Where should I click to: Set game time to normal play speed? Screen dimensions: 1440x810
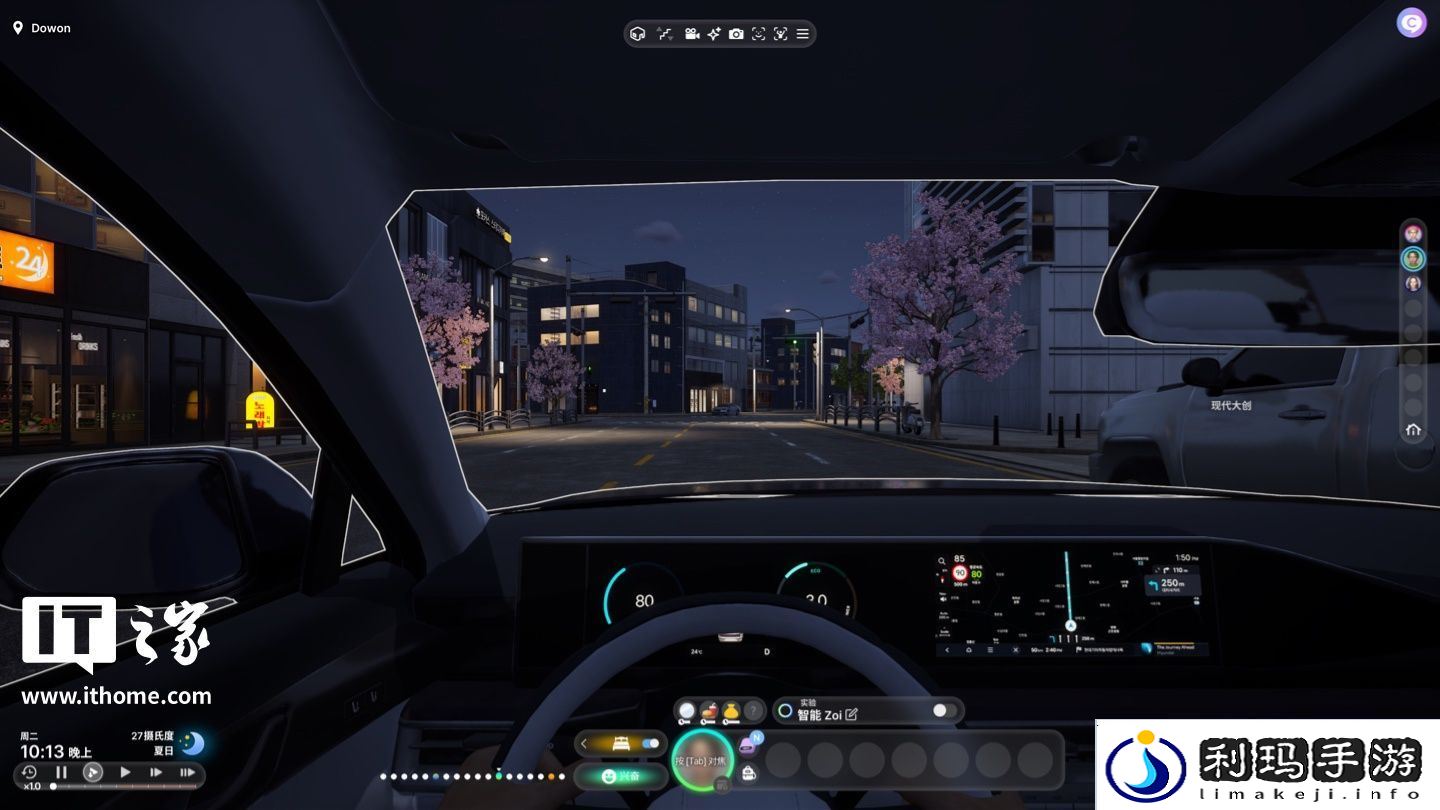pos(125,772)
